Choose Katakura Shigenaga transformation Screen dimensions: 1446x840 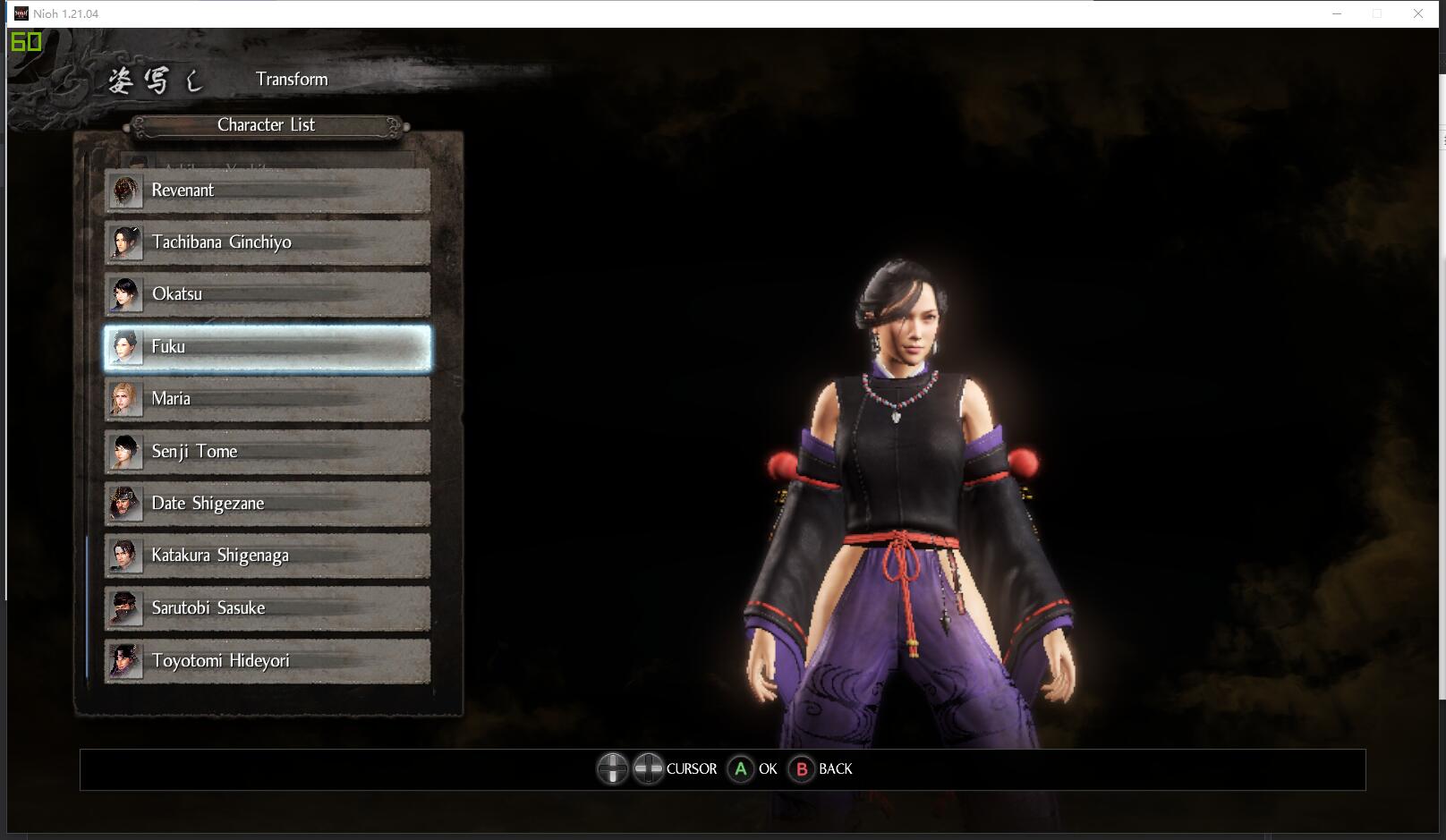[x=267, y=556]
